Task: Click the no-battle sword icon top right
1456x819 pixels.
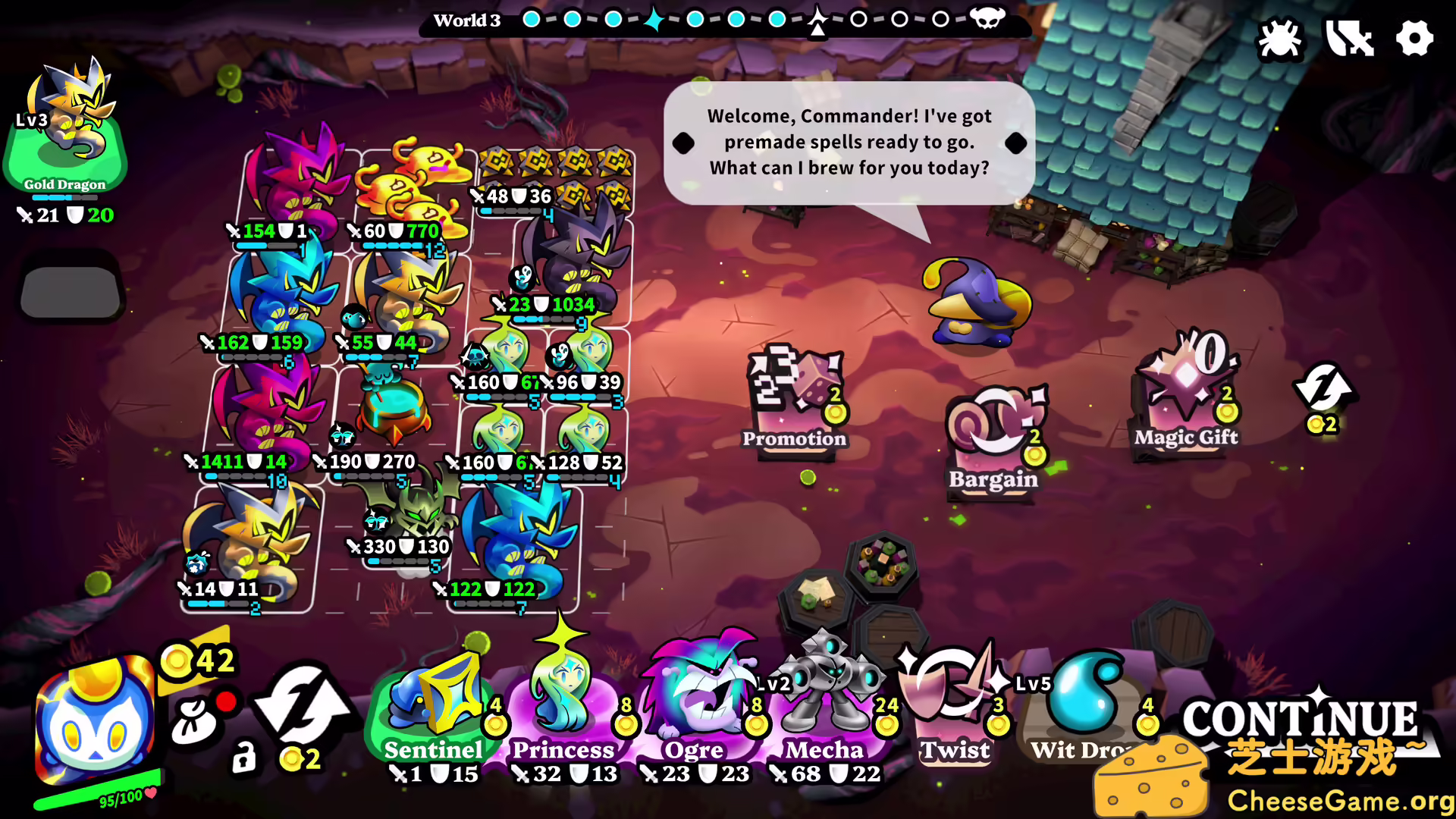Action: (x=1348, y=39)
